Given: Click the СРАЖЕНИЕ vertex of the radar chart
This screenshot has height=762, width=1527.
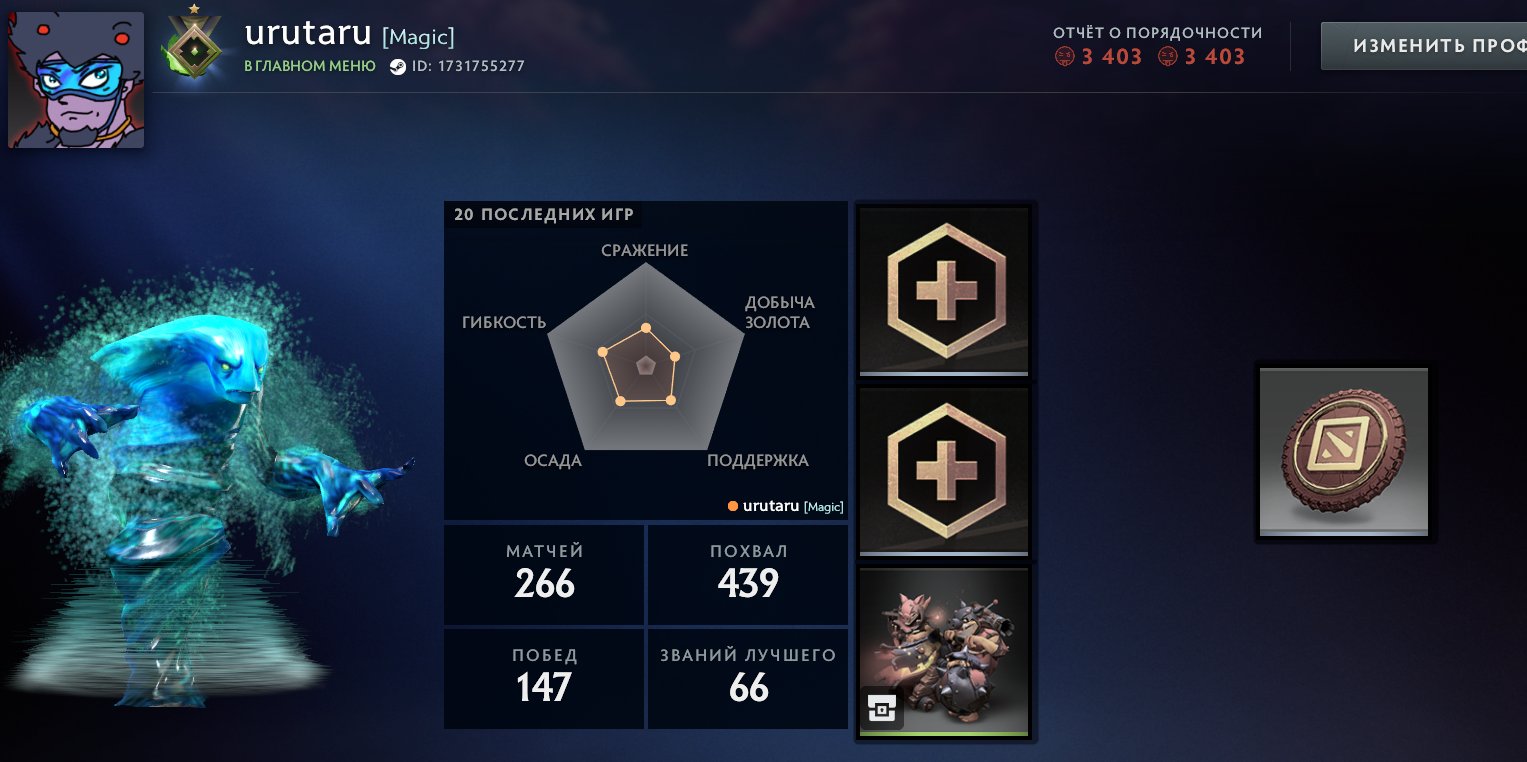Looking at the screenshot, I should point(646,327).
